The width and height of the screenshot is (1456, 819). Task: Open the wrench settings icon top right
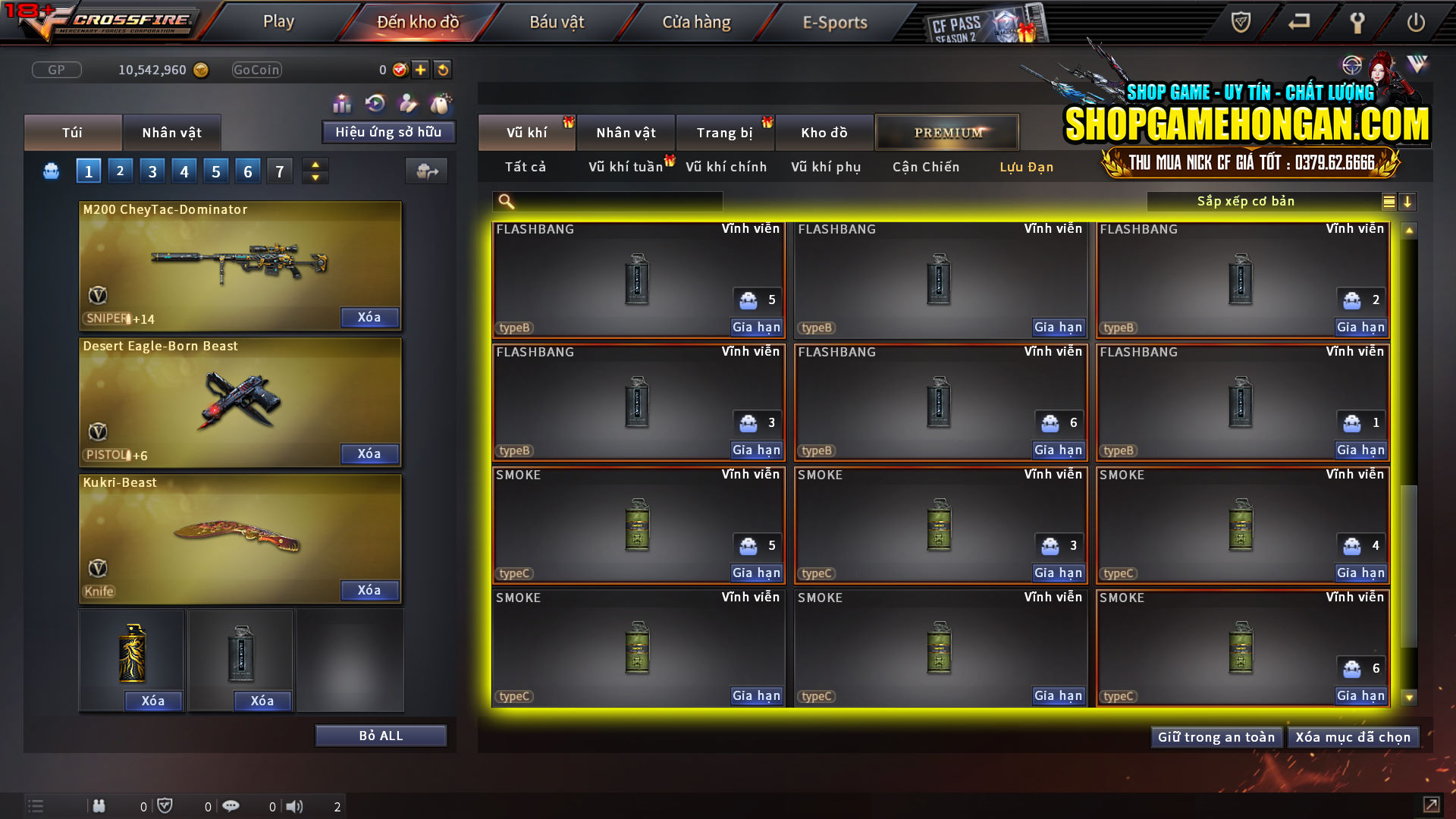pos(1358,23)
